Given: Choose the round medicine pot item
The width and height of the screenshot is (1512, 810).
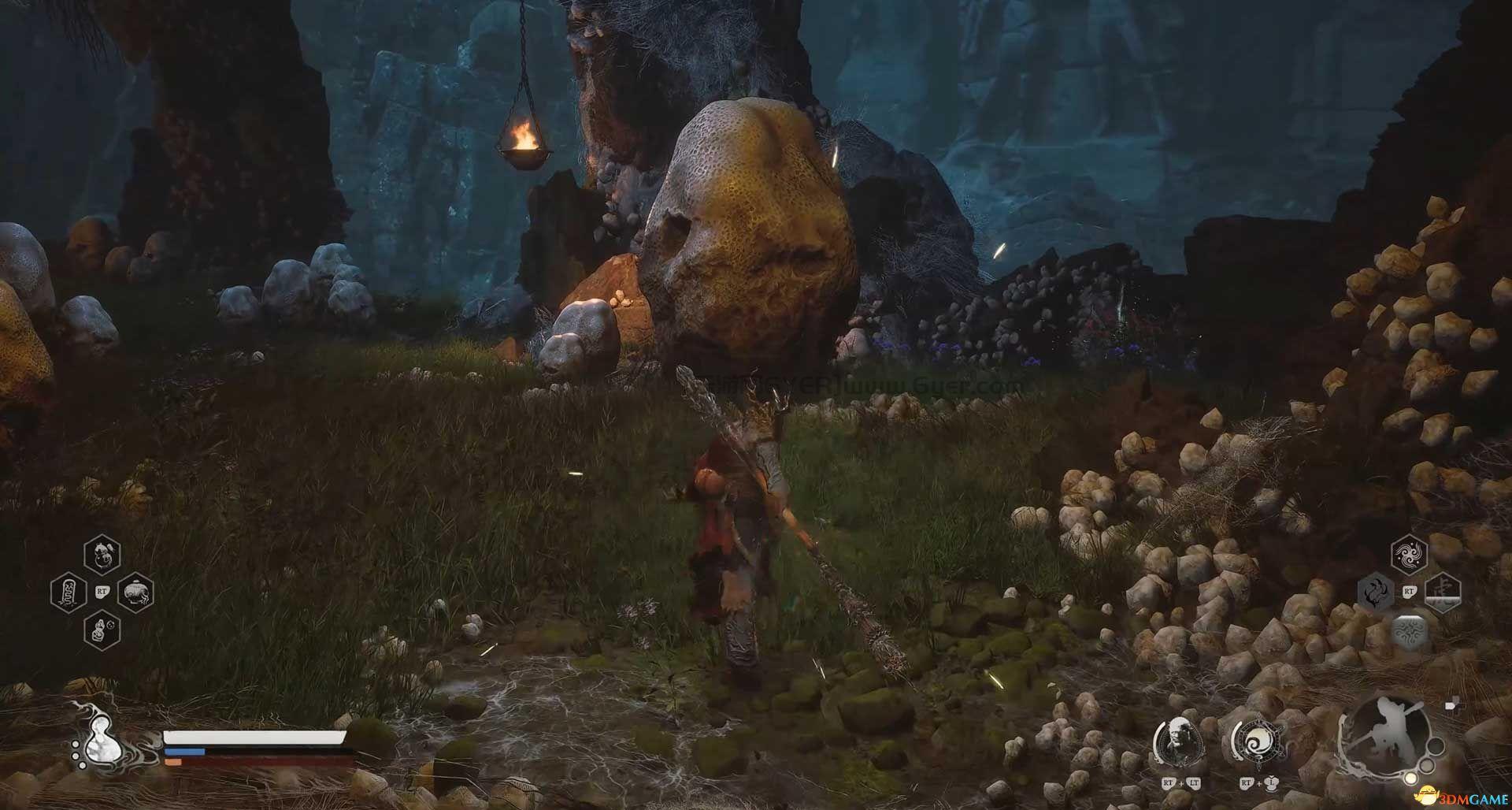Looking at the screenshot, I should (x=135, y=591).
